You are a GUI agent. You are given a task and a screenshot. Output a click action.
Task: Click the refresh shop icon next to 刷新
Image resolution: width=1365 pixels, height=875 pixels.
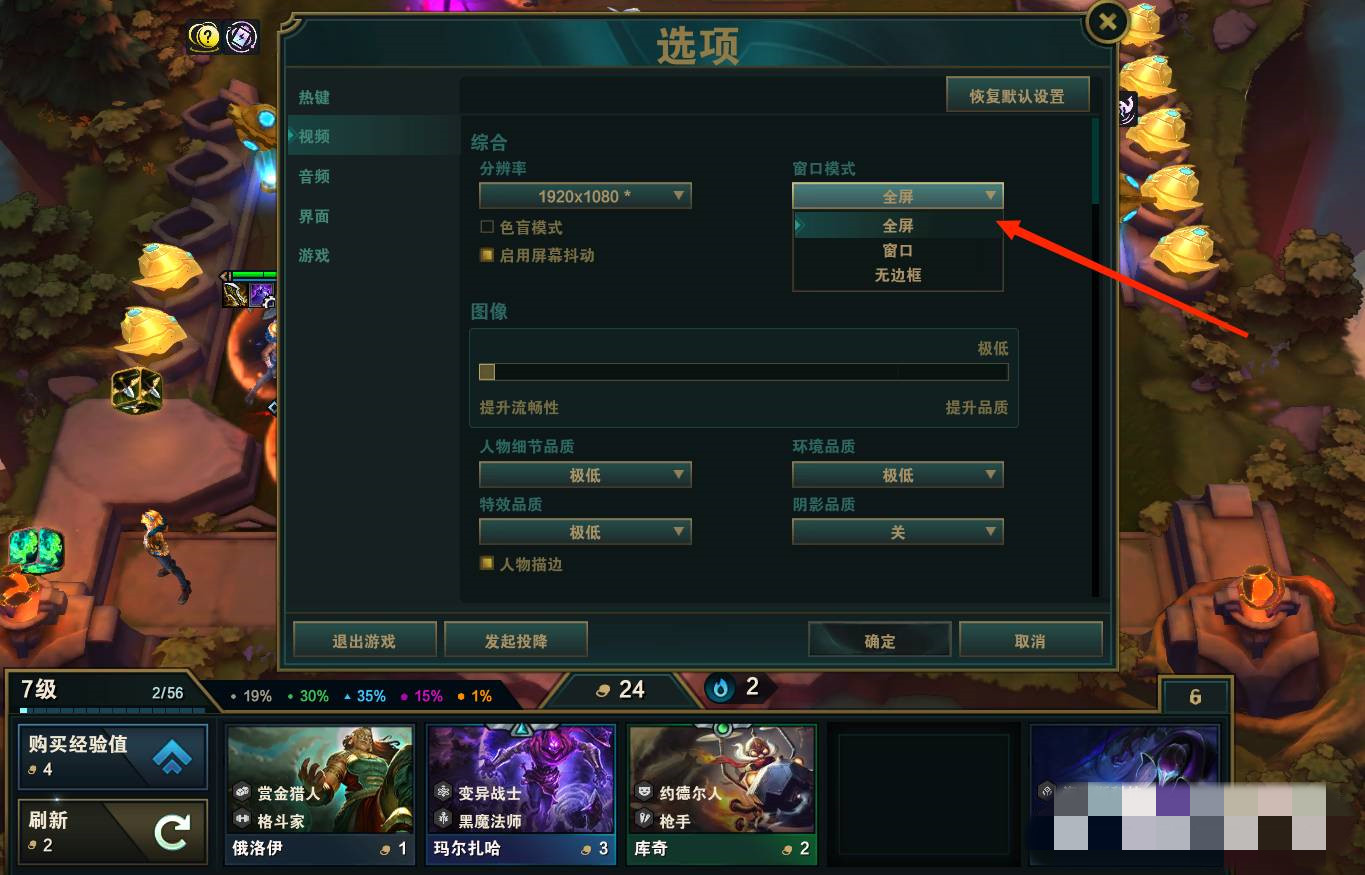click(173, 831)
